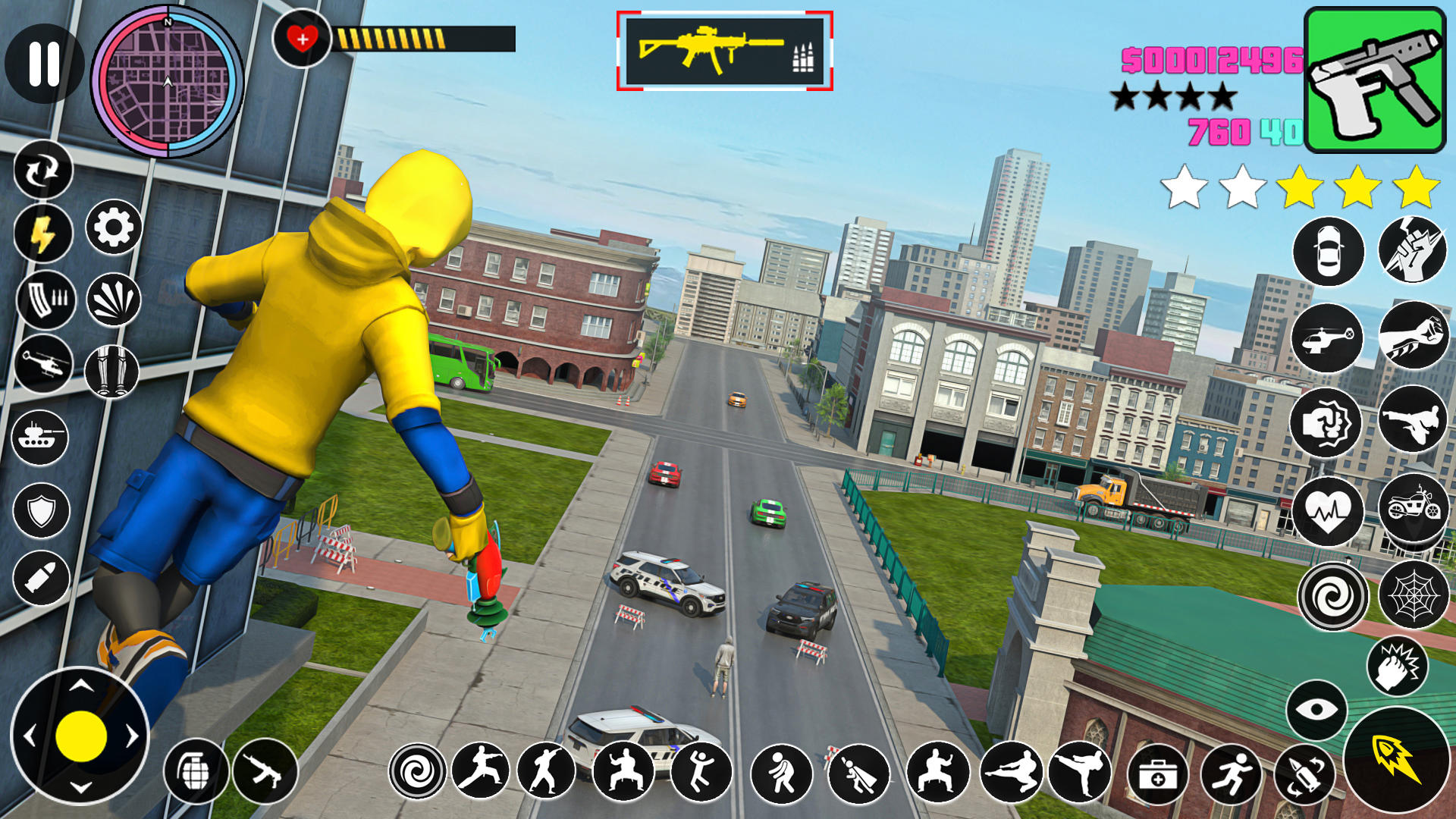Call the helicopter from the right panel
The width and height of the screenshot is (1456, 819).
click(1326, 338)
